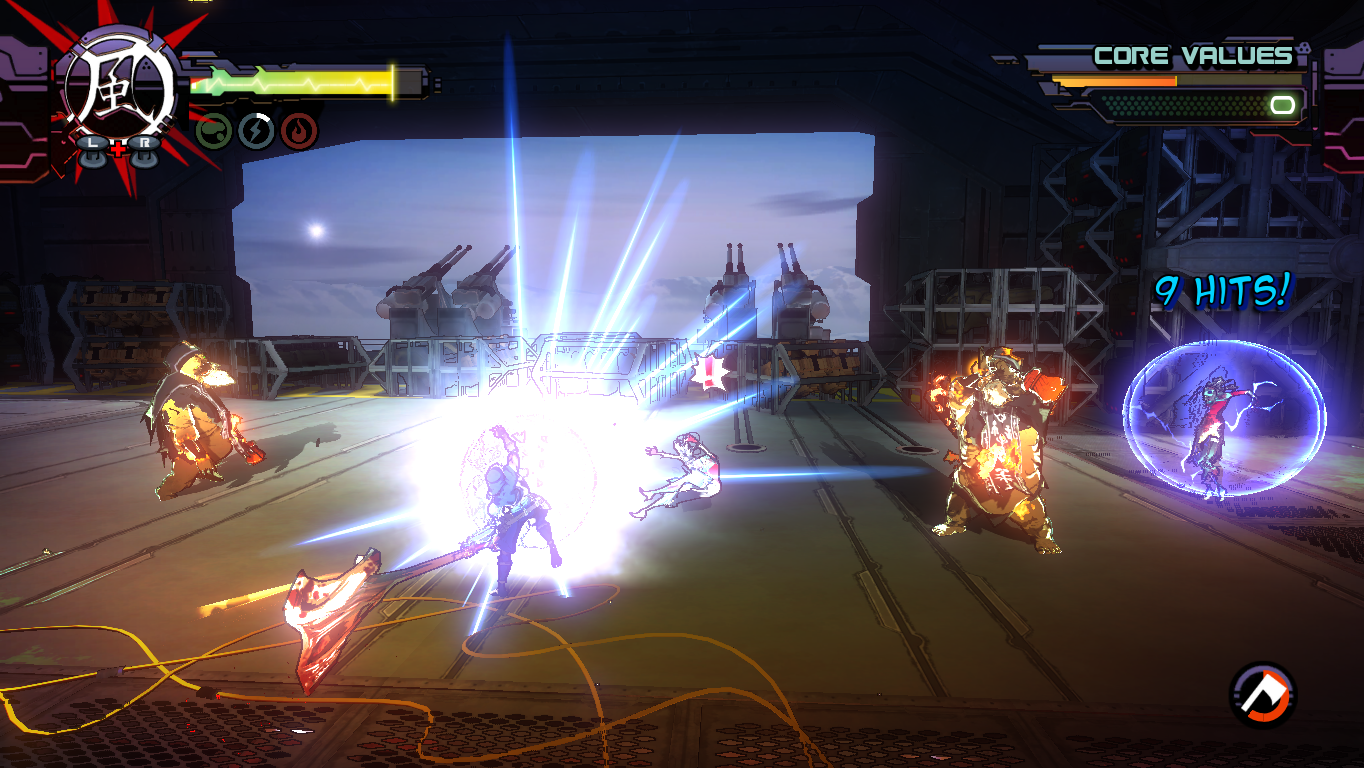Click the axe weapon icon

pyautogui.click(x=1263, y=693)
